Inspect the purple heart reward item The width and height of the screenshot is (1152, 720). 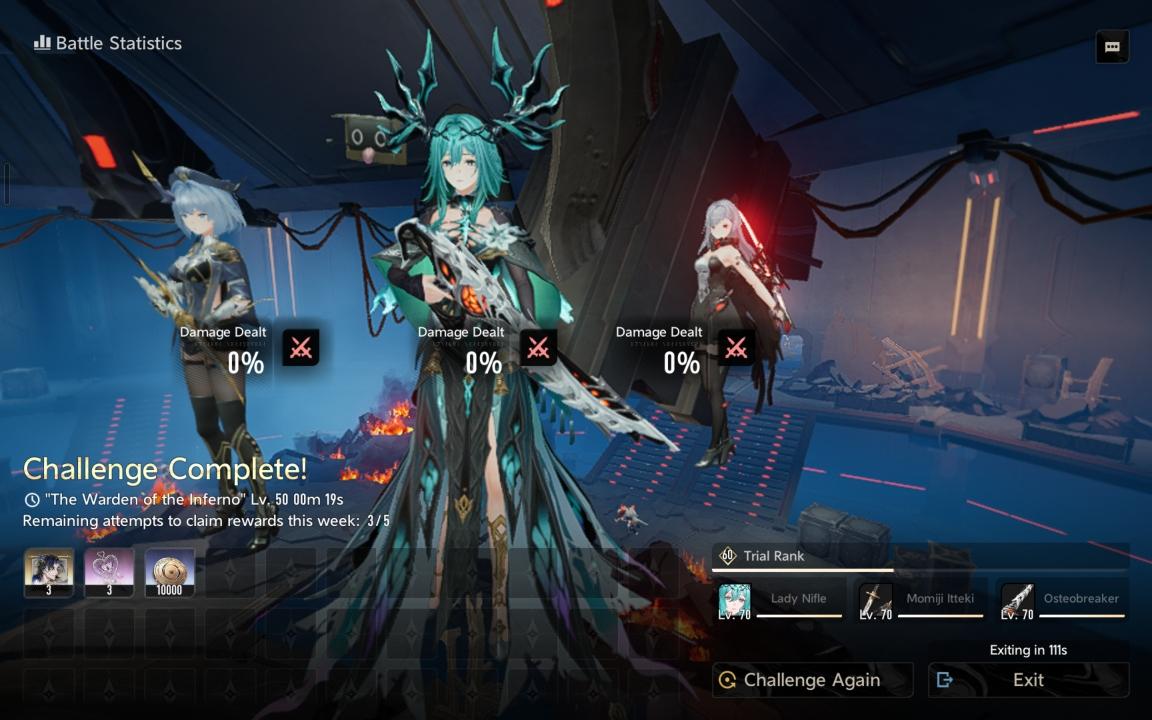click(109, 573)
